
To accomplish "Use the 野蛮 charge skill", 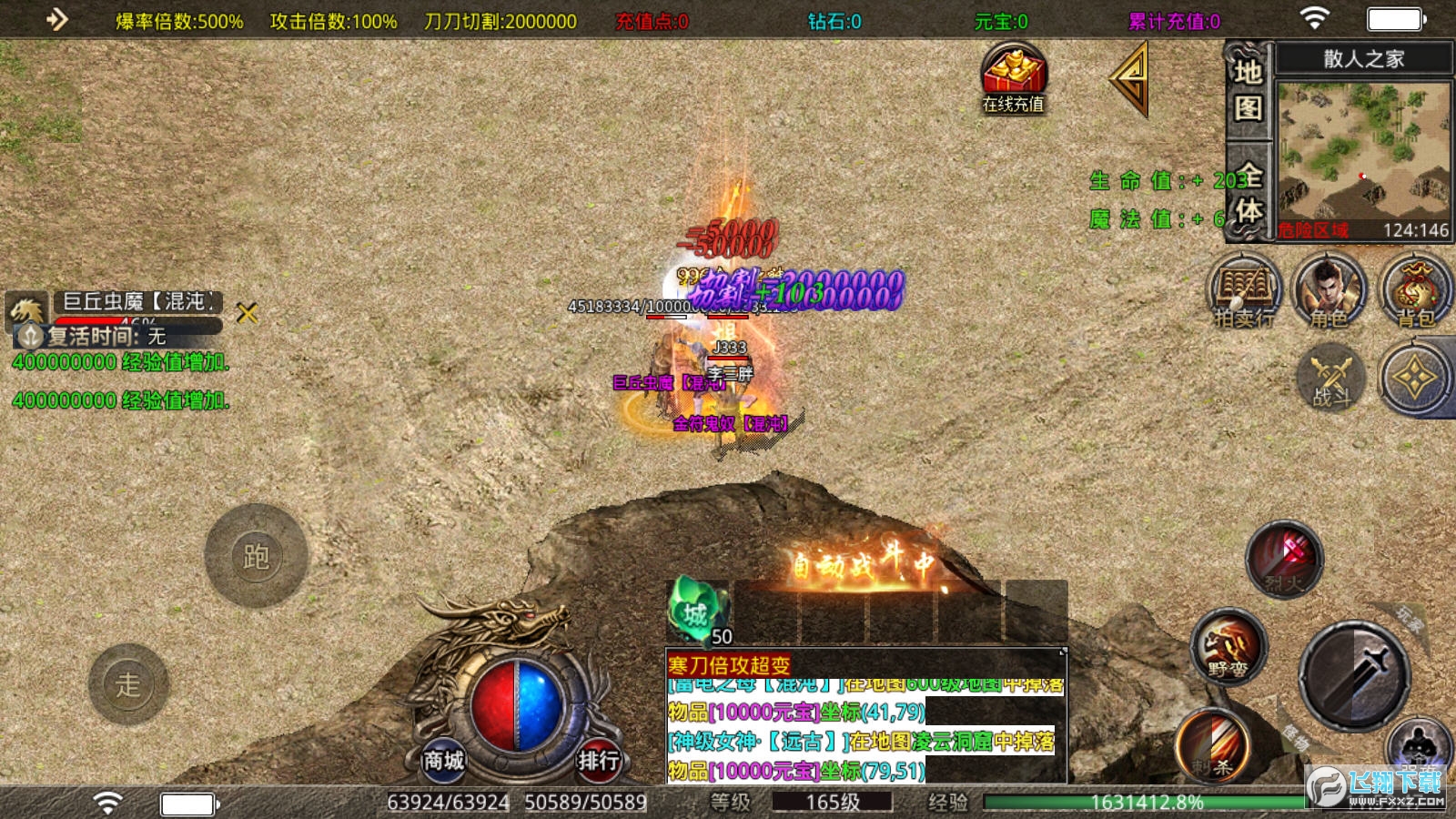I will (1228, 647).
